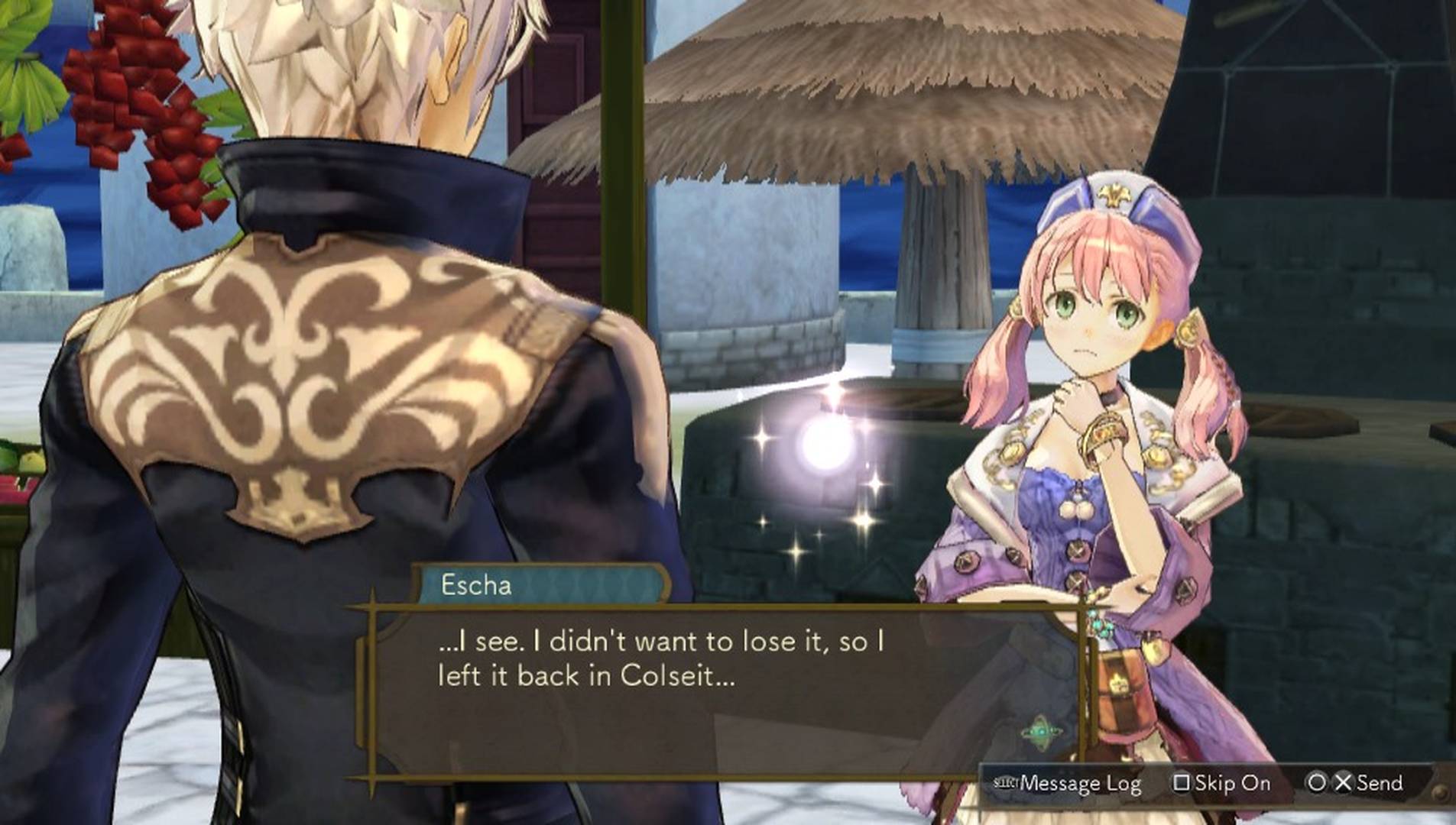Advance dialogue with the green gem indicator
The width and height of the screenshot is (1456, 825).
[x=1040, y=733]
